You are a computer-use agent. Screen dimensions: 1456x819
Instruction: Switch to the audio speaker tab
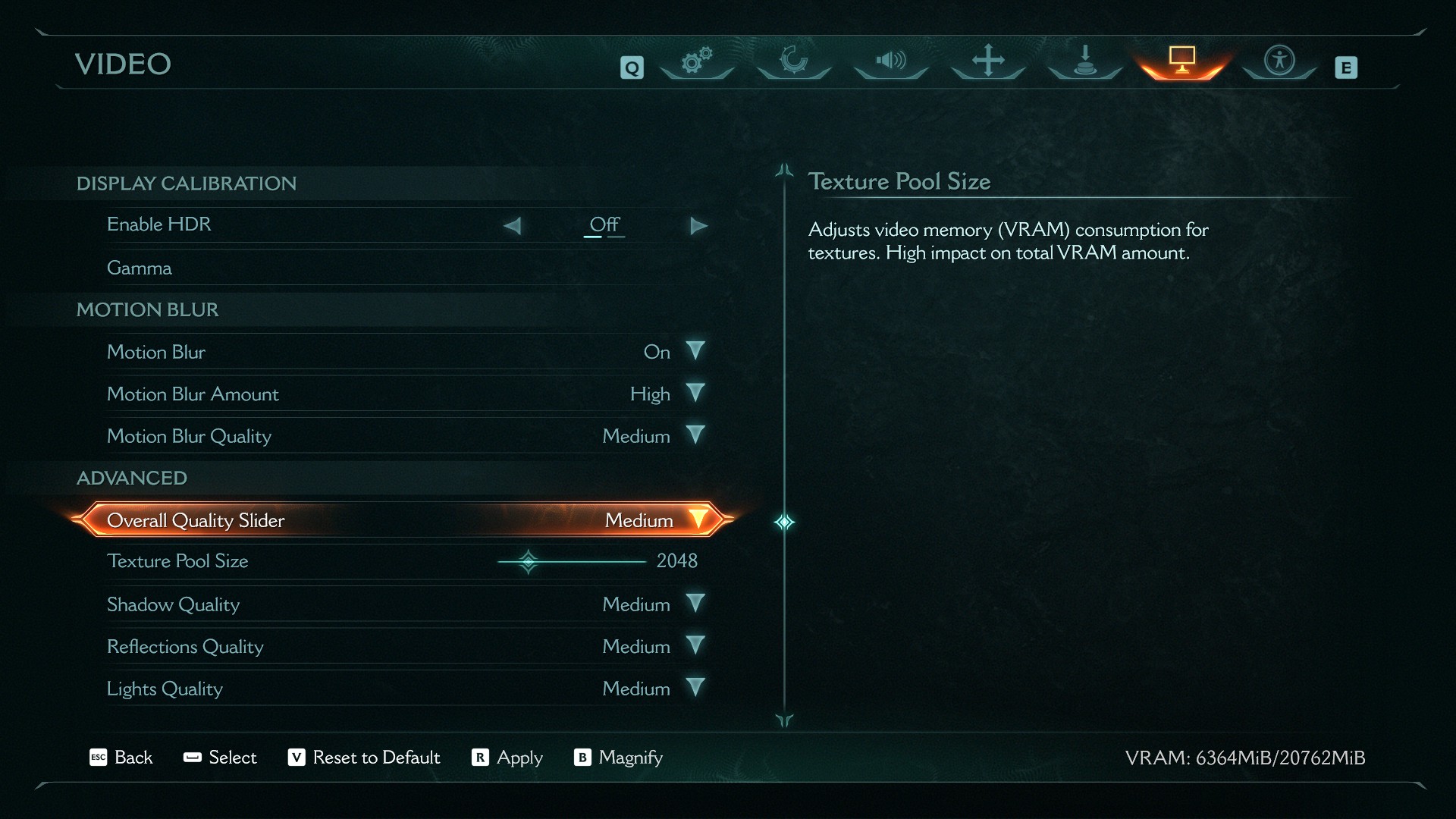coord(891,61)
